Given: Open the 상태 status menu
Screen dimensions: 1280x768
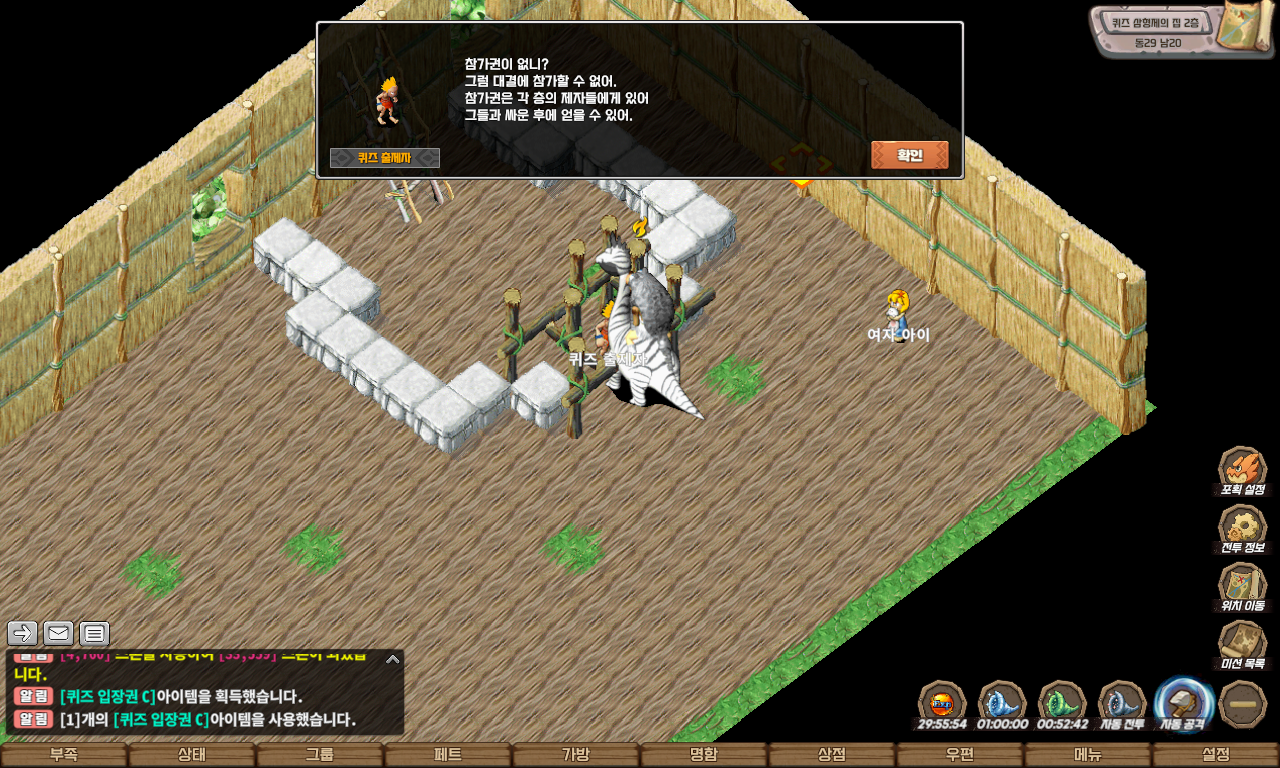Looking at the screenshot, I should pos(192,755).
